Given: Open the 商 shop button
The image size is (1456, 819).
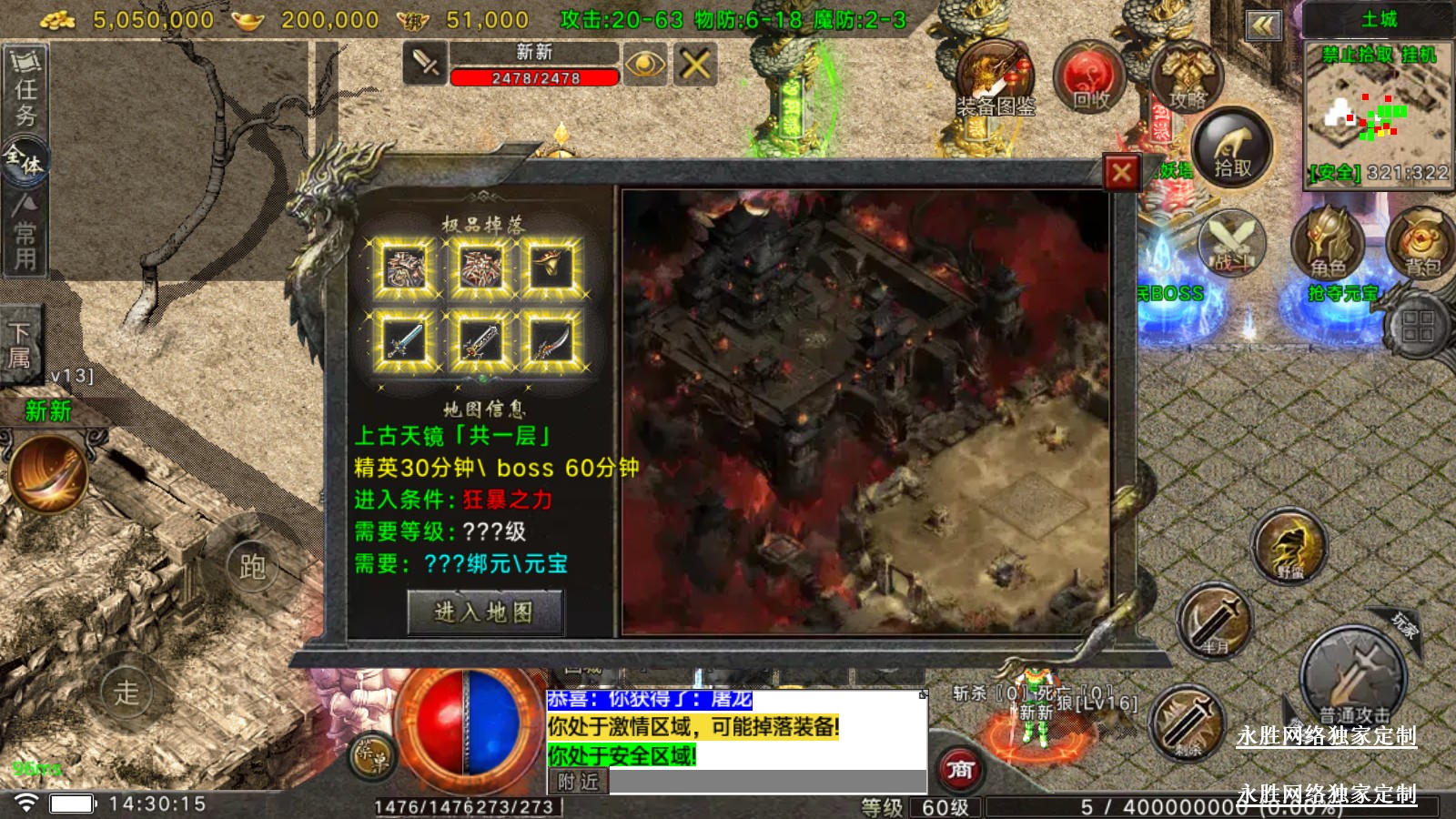Looking at the screenshot, I should (x=960, y=771).
